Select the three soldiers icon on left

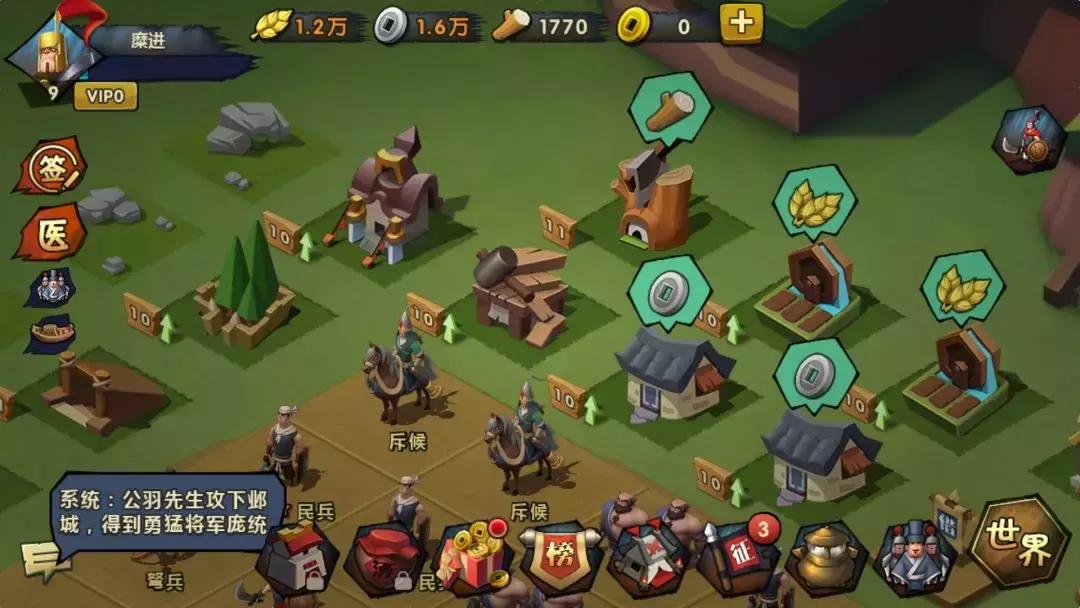(x=50, y=288)
